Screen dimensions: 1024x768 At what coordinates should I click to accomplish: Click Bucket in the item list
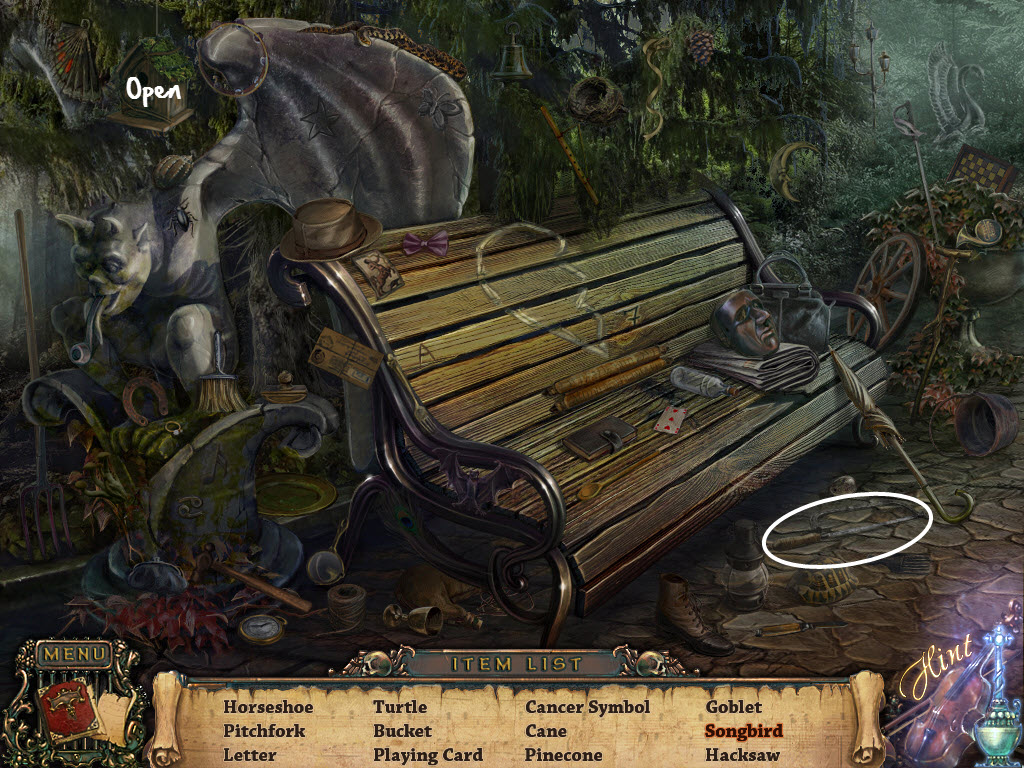click(x=402, y=731)
